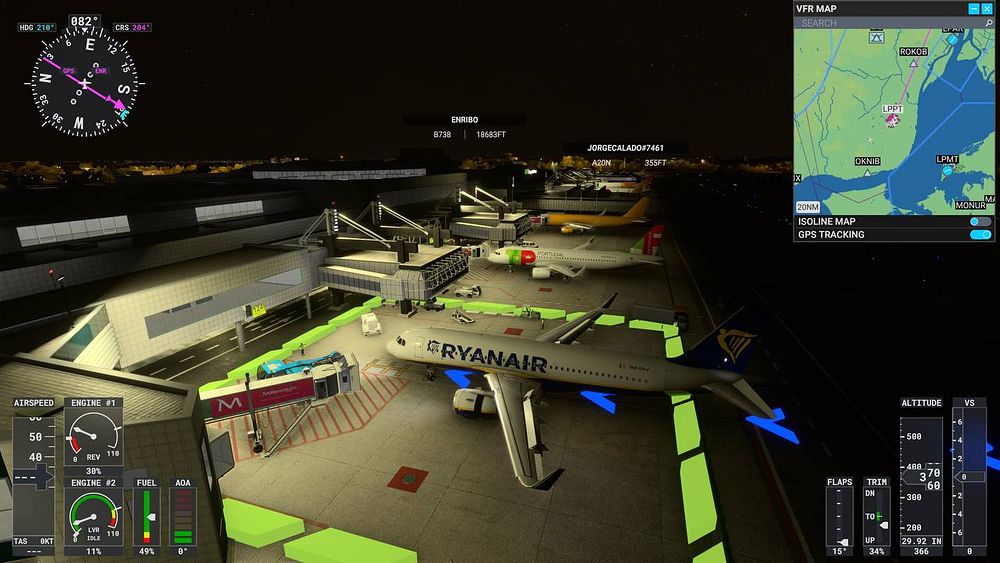Select the LPMT airport marker on map
Screen dimensions: 1000x563
(x=948, y=171)
